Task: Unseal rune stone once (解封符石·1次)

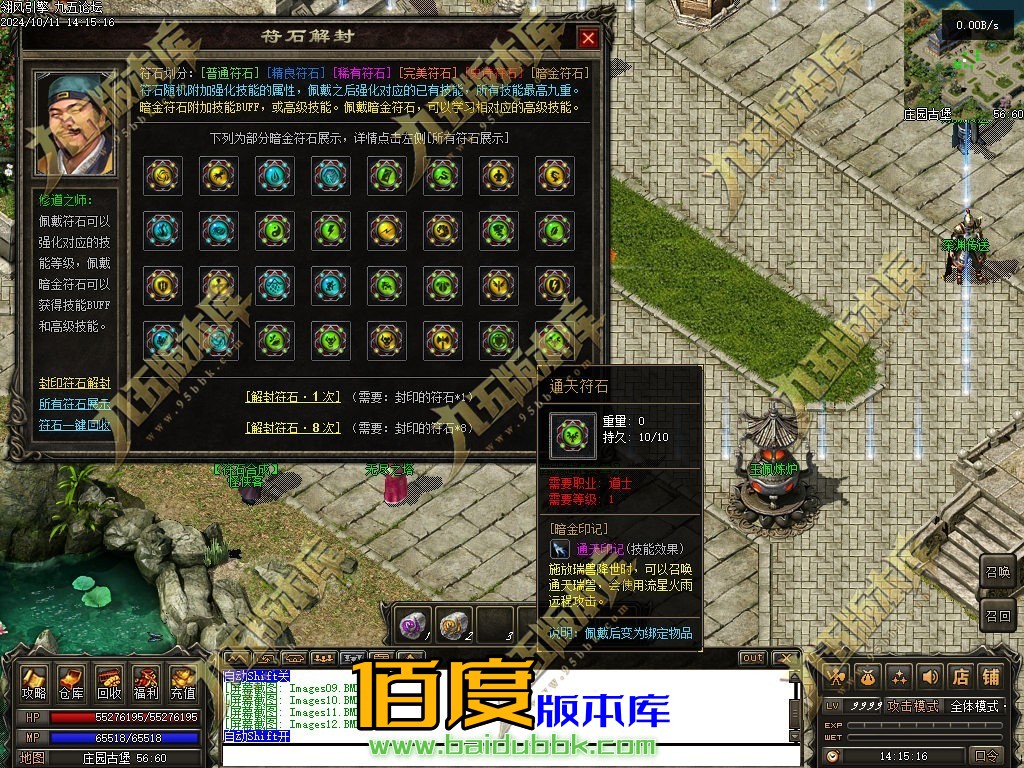Action: point(293,397)
